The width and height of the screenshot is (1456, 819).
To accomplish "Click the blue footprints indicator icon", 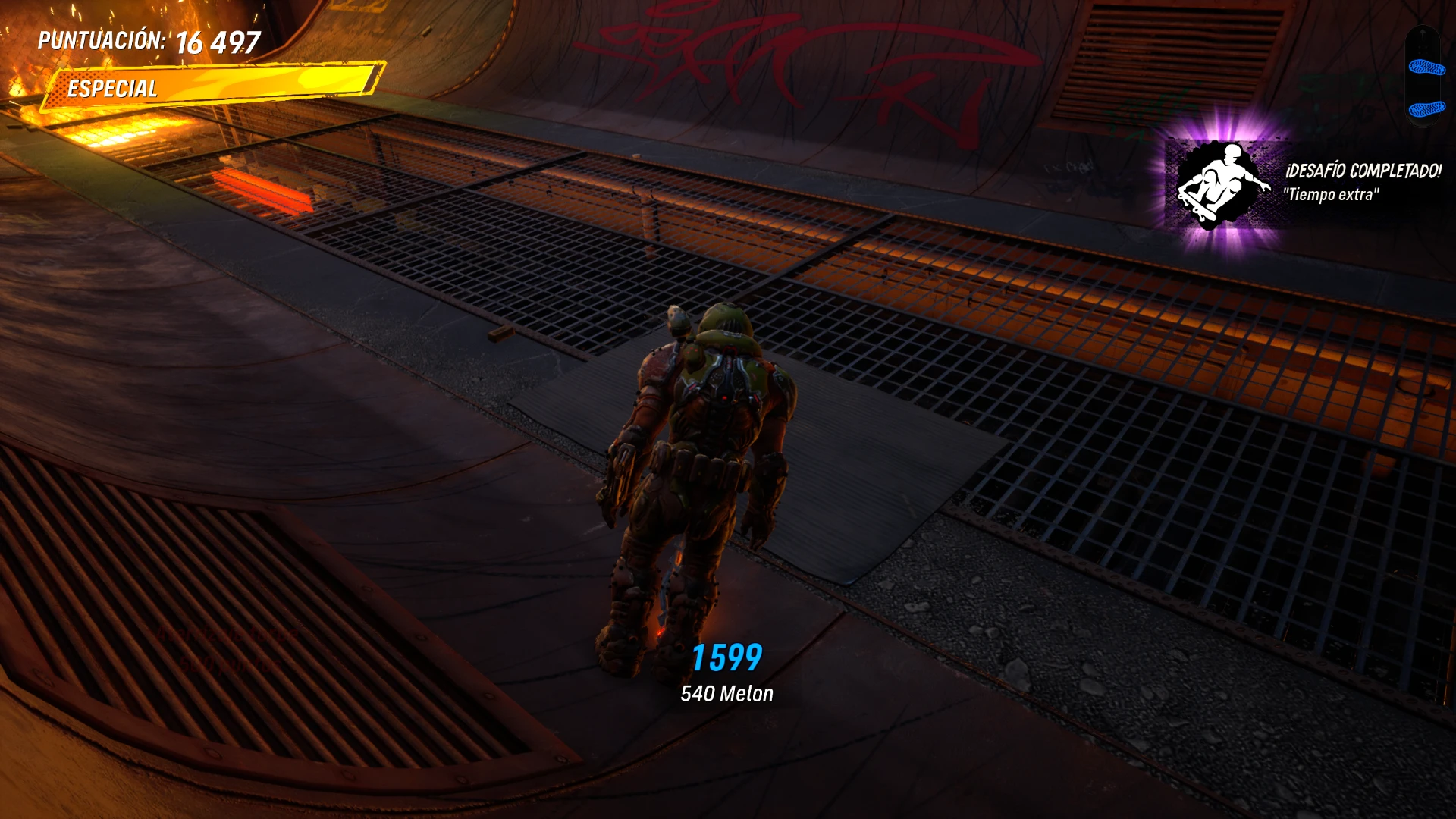I will tap(1425, 87).
